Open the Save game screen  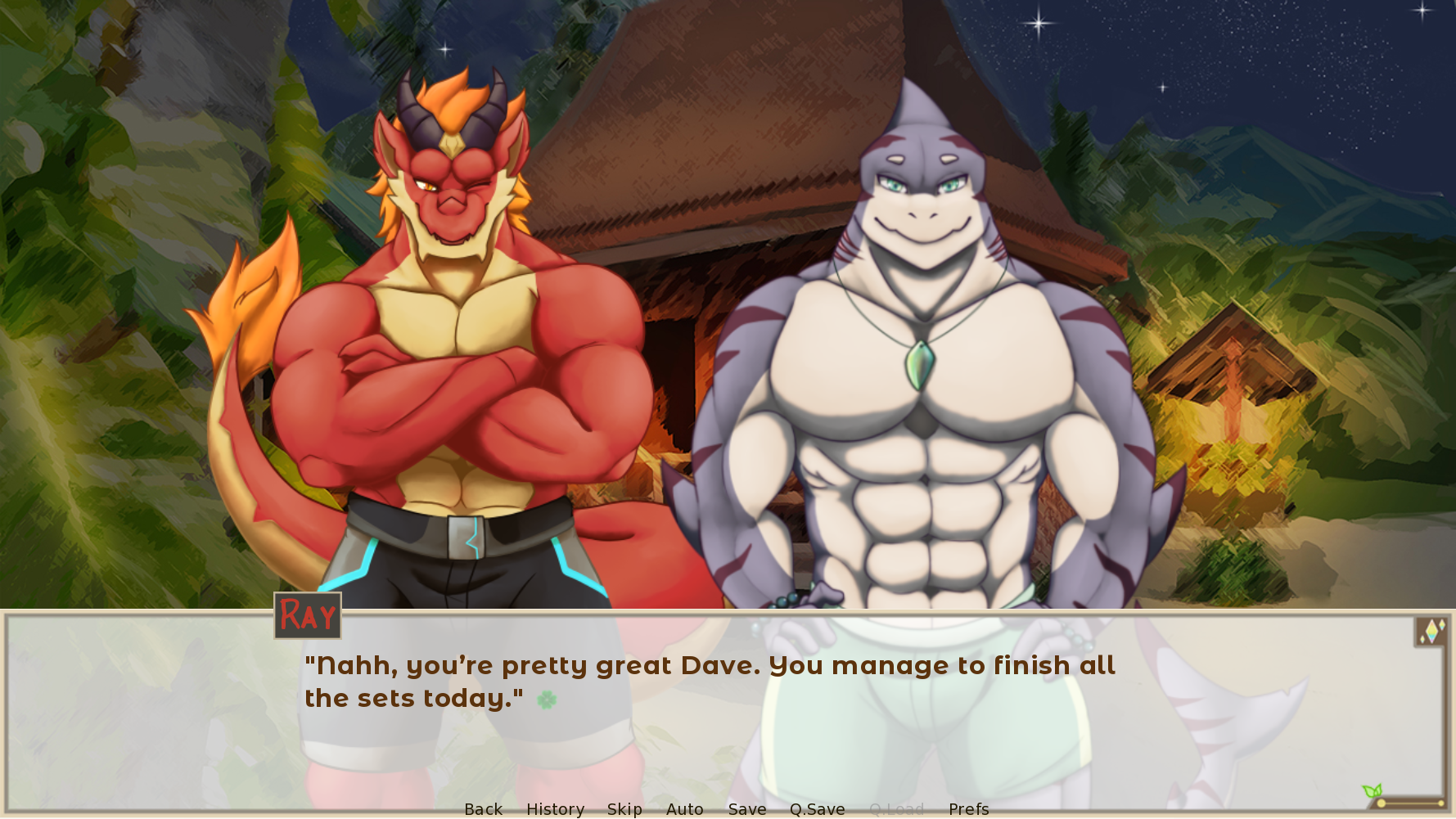tap(747, 808)
